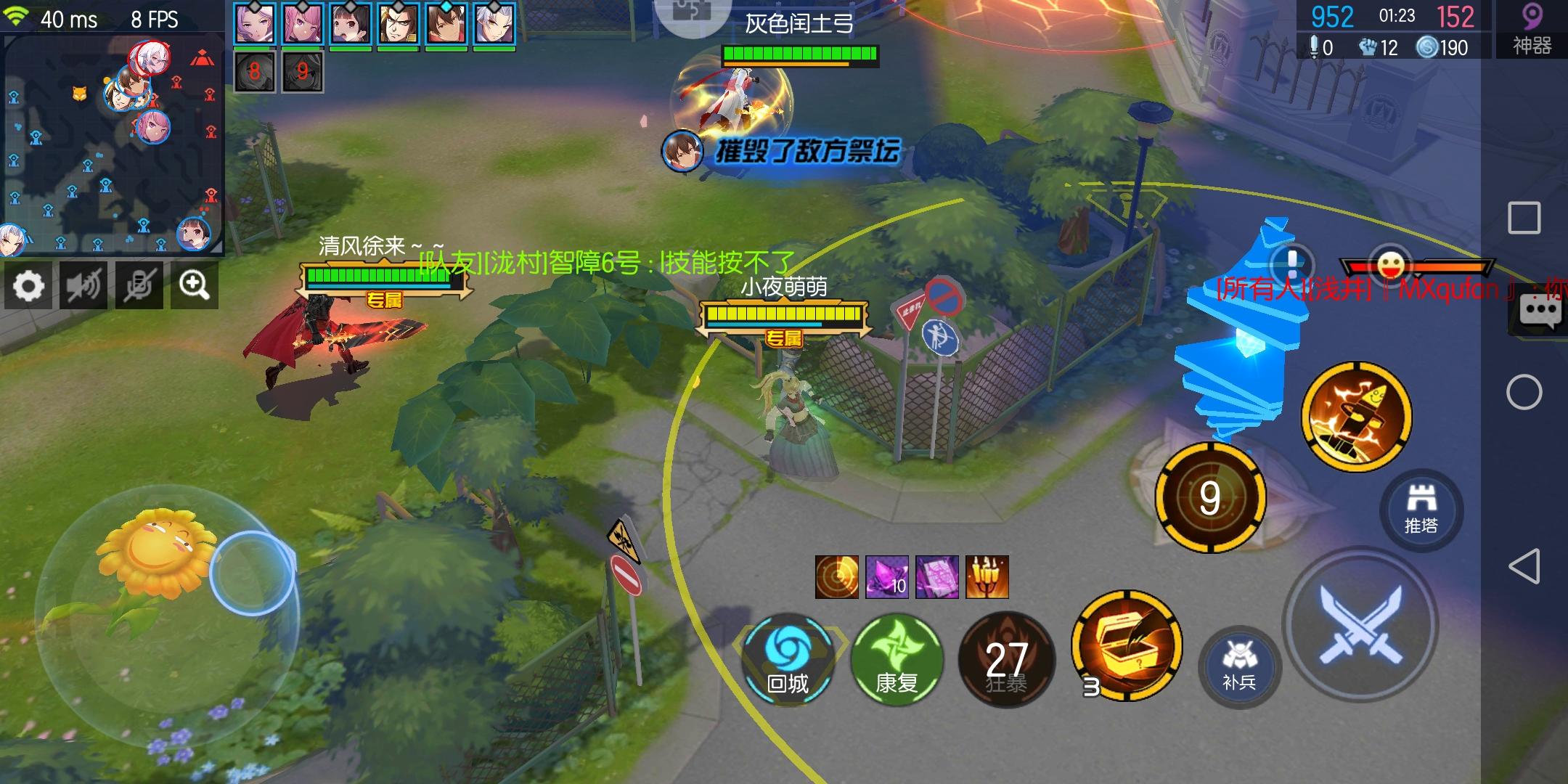Select the candelabra item in the inventory row
This screenshot has width=1568, height=784.
coord(987,577)
